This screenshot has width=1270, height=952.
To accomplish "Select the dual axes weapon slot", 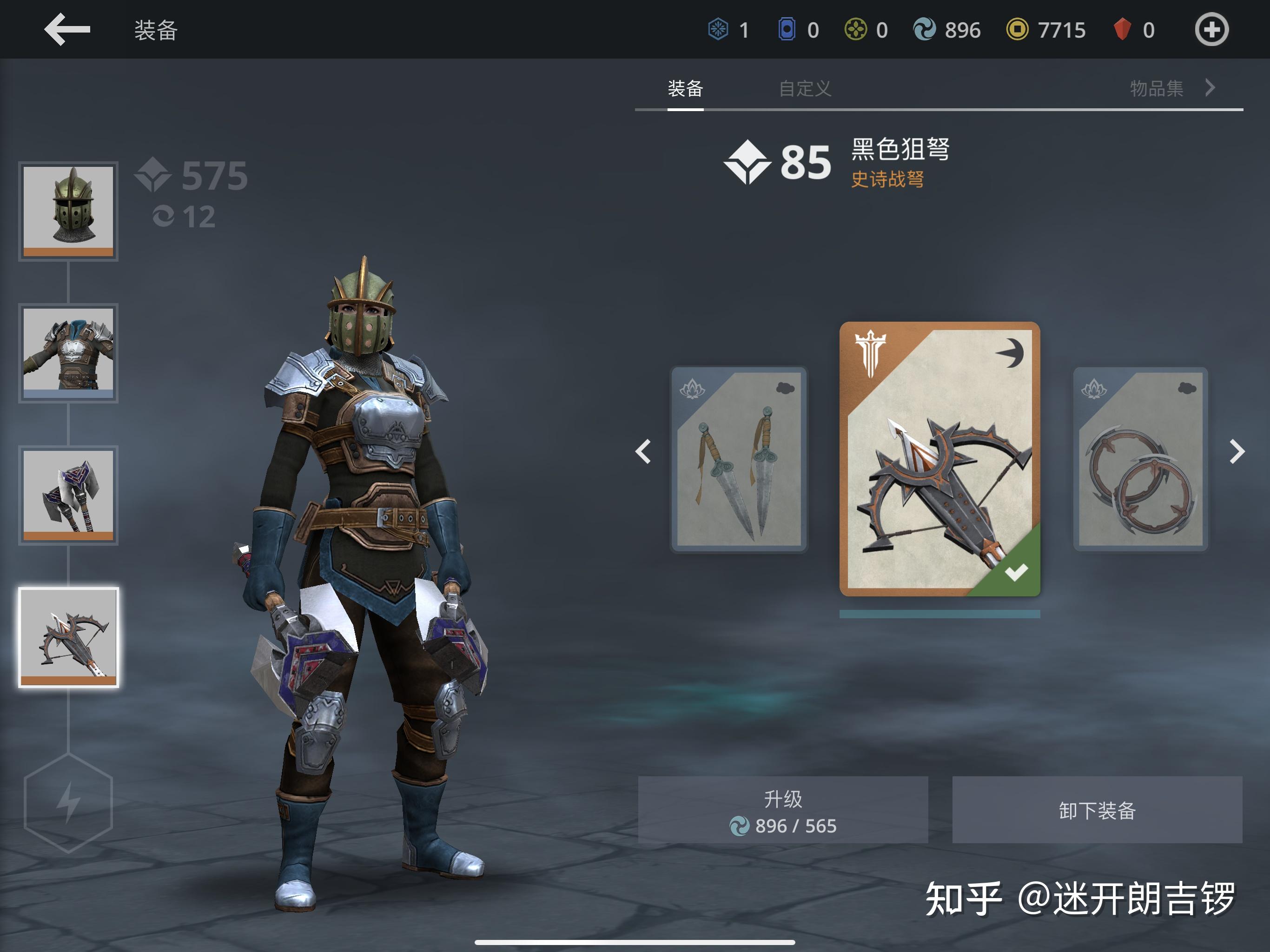I will [68, 495].
